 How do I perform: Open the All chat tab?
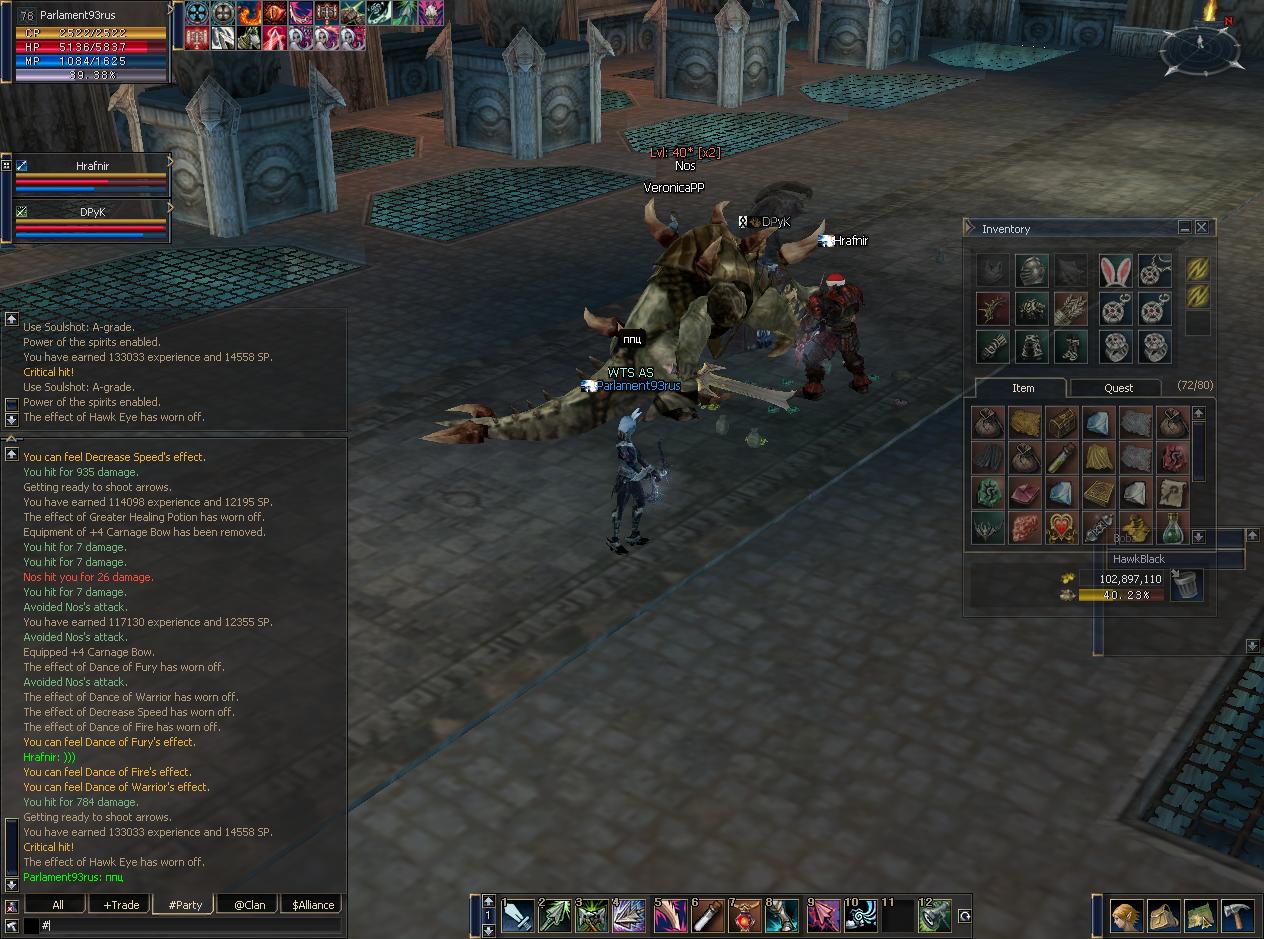point(58,905)
